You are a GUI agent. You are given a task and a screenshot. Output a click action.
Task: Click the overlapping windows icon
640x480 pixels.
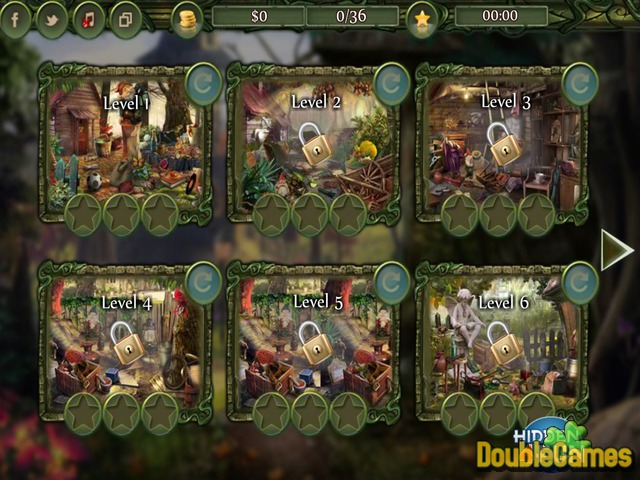(125, 19)
